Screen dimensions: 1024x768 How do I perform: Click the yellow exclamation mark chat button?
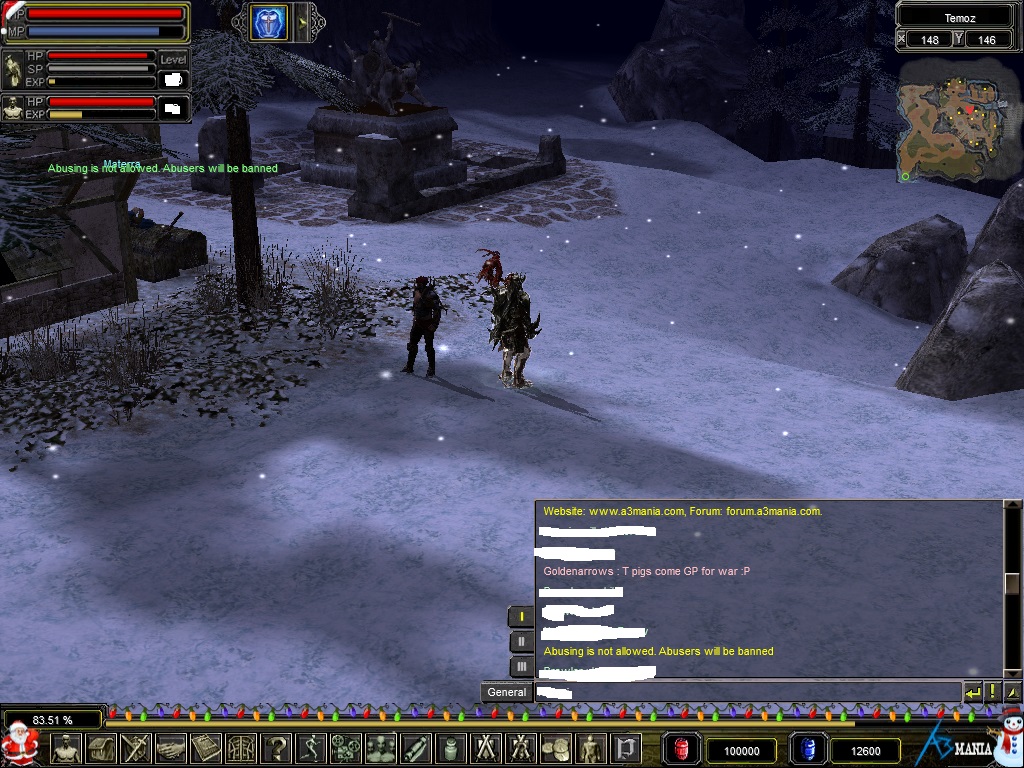point(993,692)
